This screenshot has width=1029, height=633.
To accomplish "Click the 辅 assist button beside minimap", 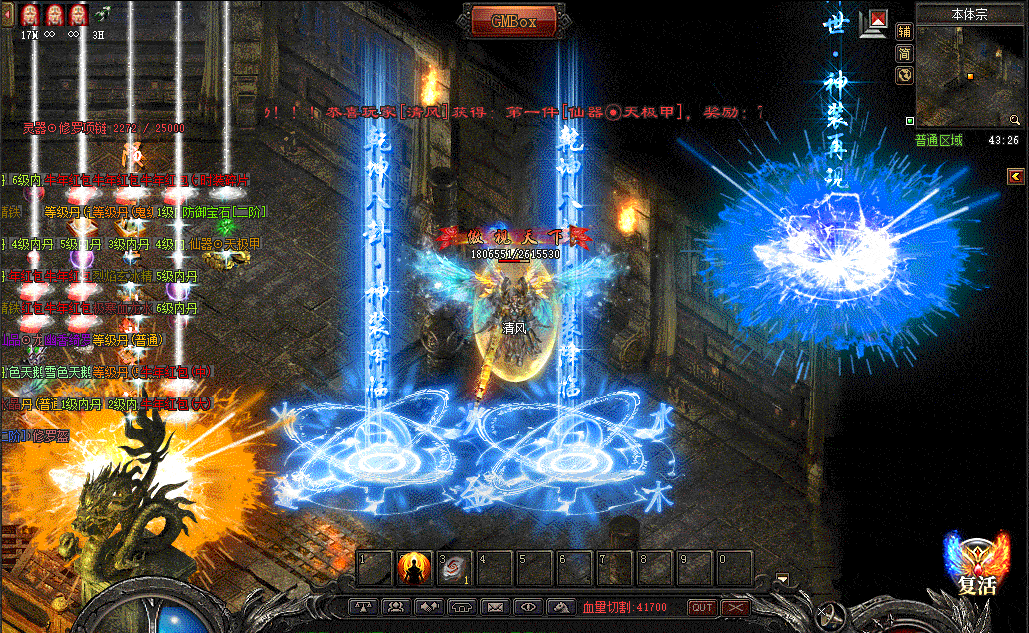I will (x=904, y=31).
